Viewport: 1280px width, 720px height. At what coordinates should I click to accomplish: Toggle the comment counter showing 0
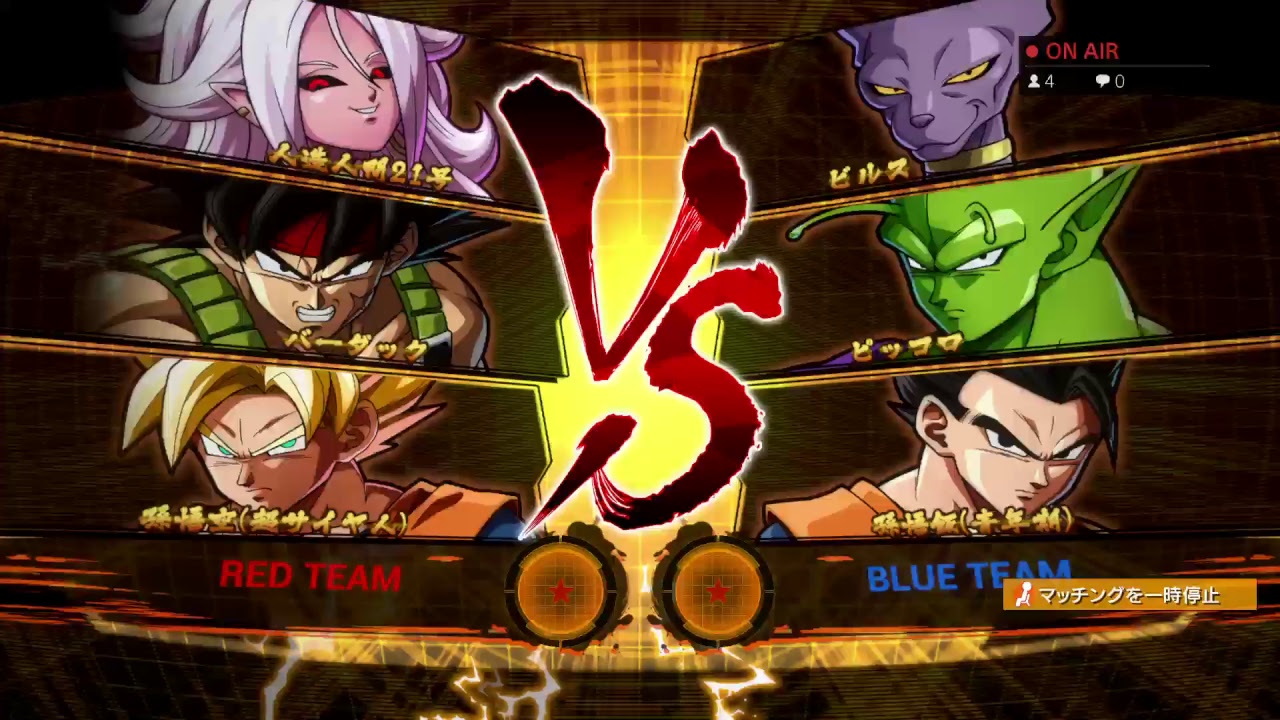[x=1110, y=82]
